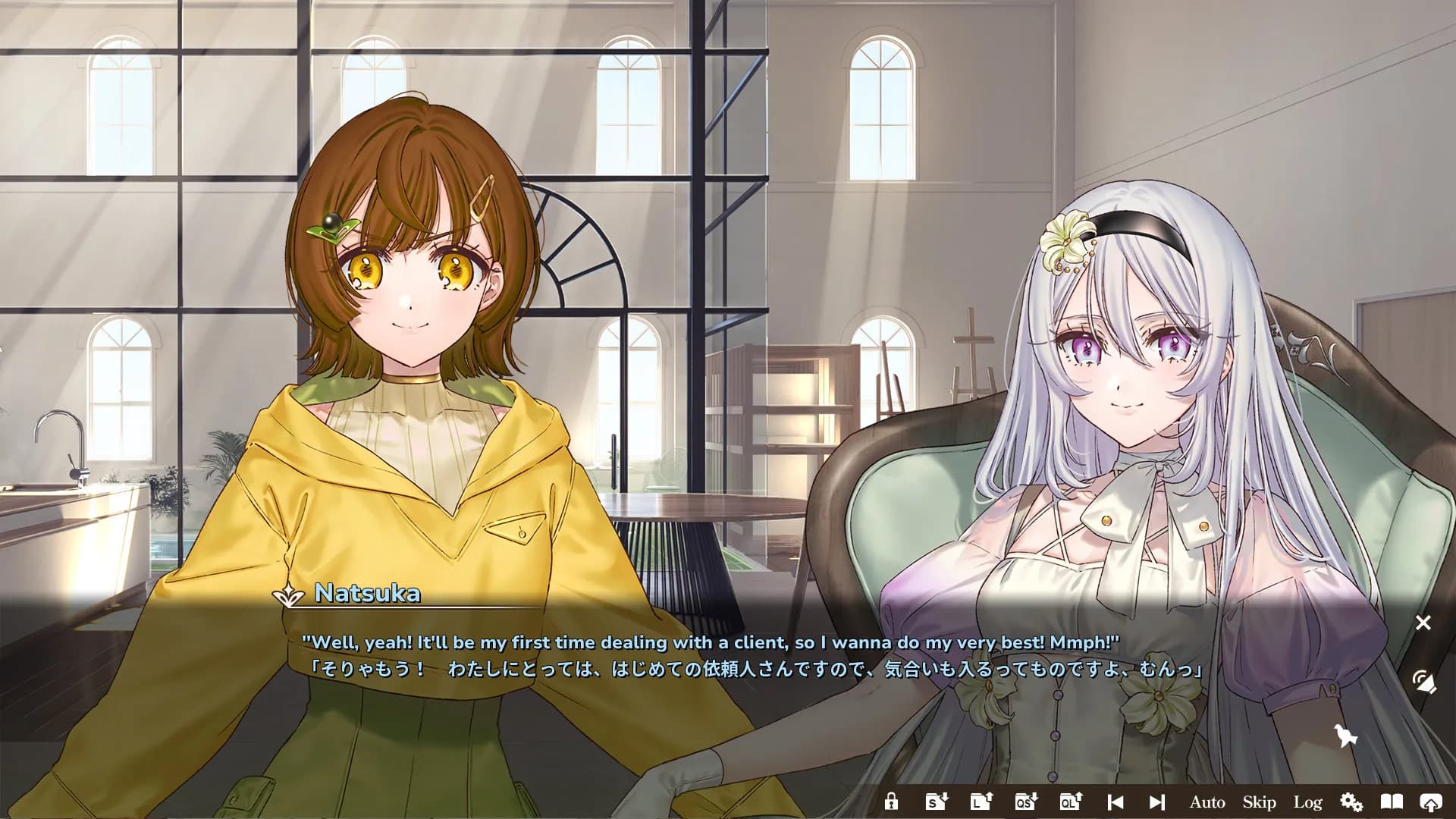1456x819 pixels.
Task: Return to title via the upload arrow icon
Action: (1432, 802)
